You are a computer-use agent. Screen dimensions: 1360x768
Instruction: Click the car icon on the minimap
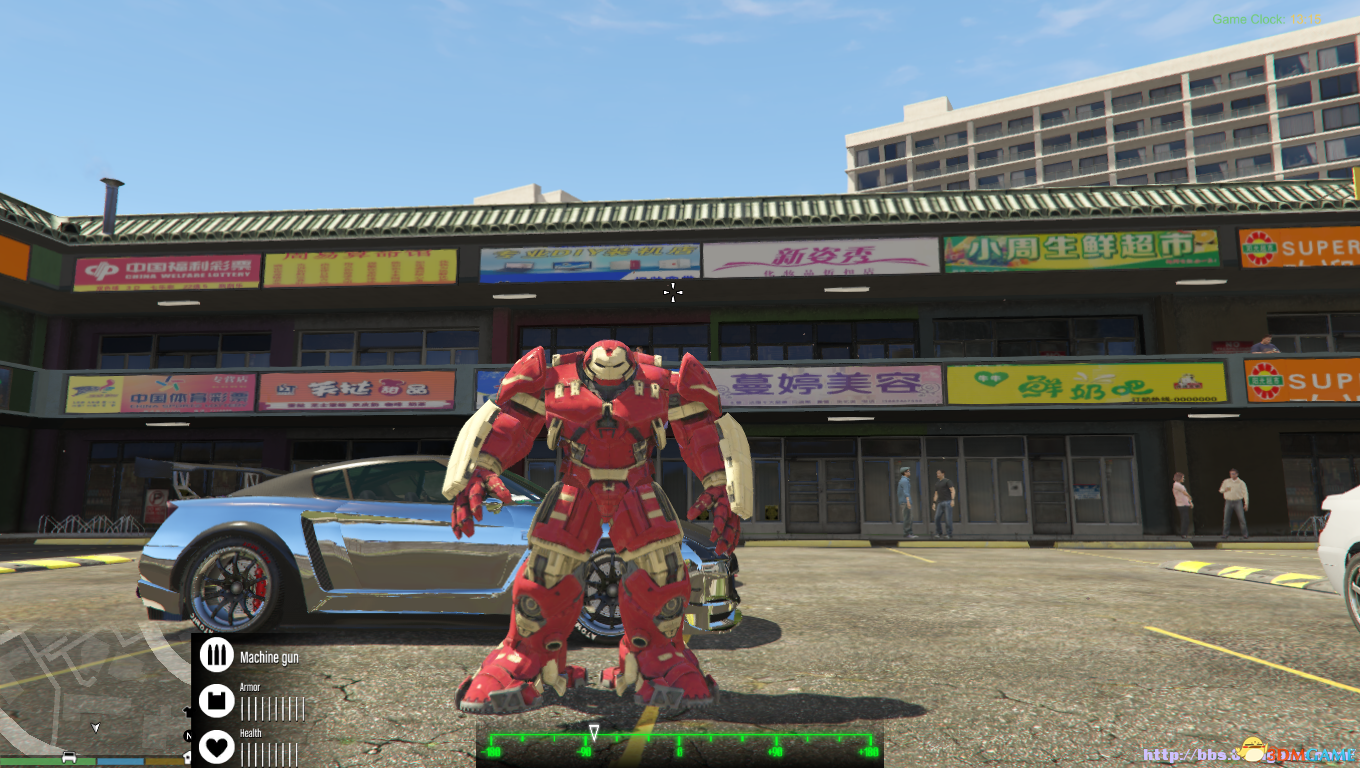coord(68,757)
